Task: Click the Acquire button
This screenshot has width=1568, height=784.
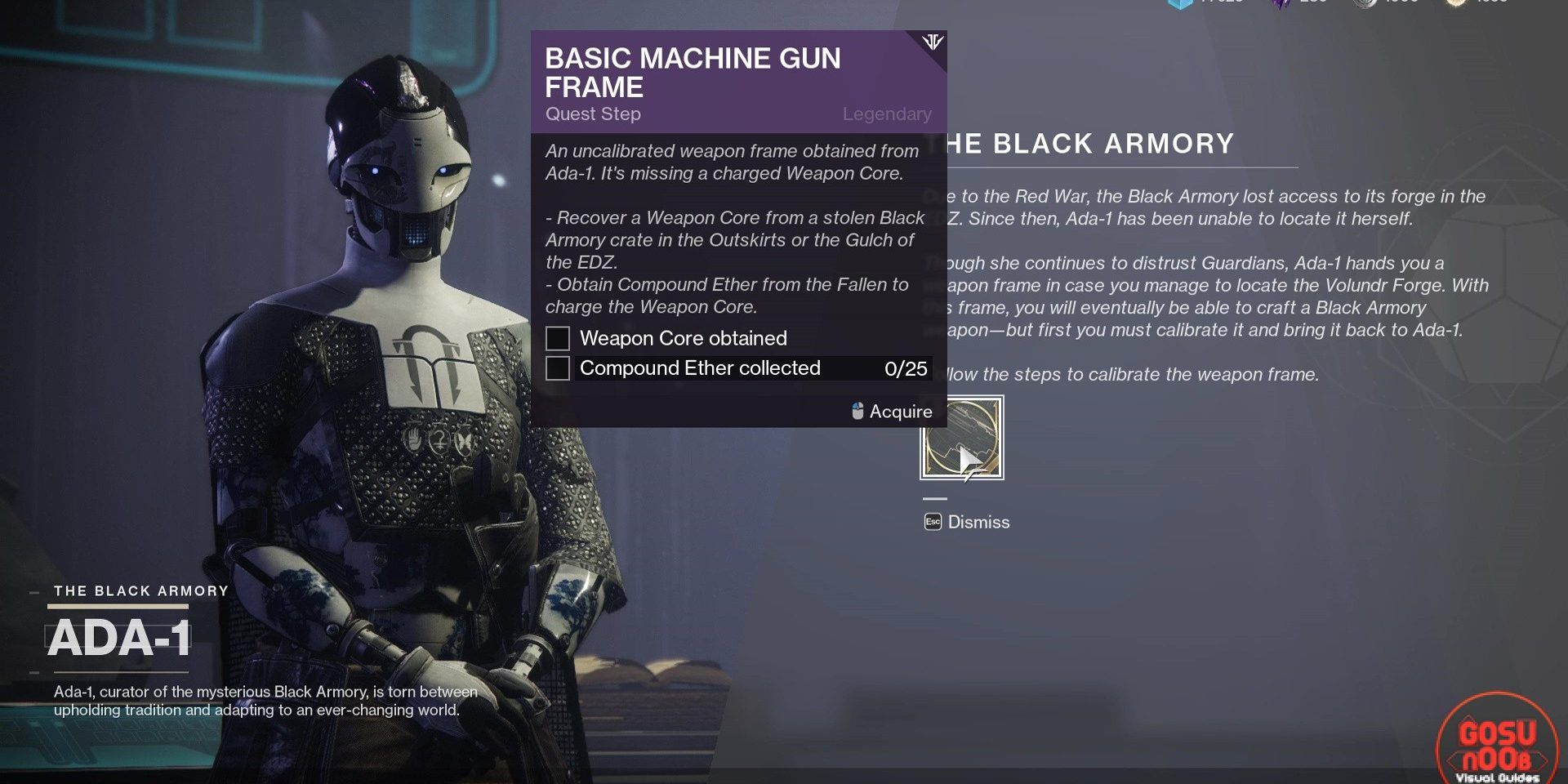Action: click(x=901, y=412)
